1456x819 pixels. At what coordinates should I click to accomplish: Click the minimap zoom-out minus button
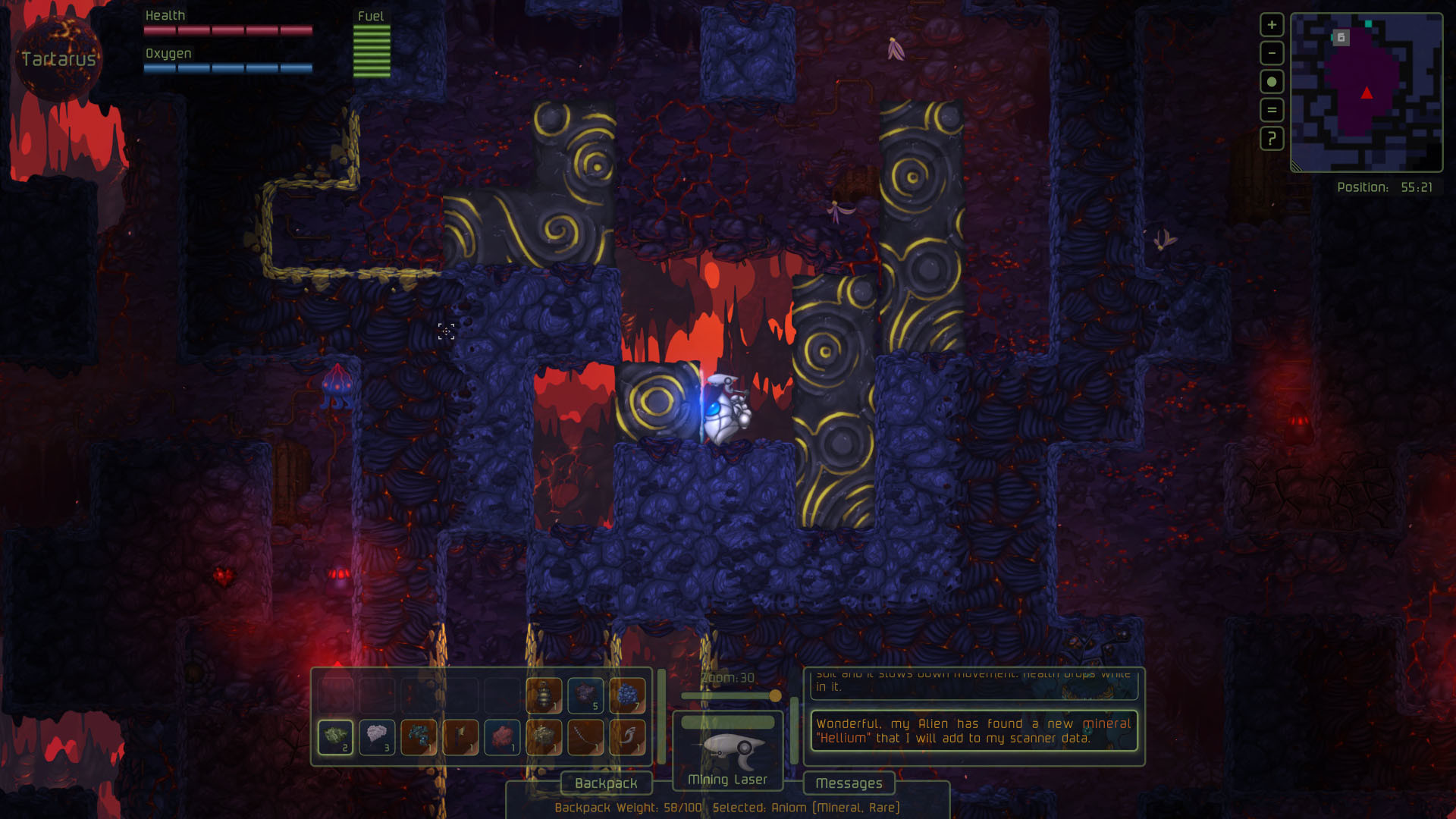click(x=1271, y=52)
